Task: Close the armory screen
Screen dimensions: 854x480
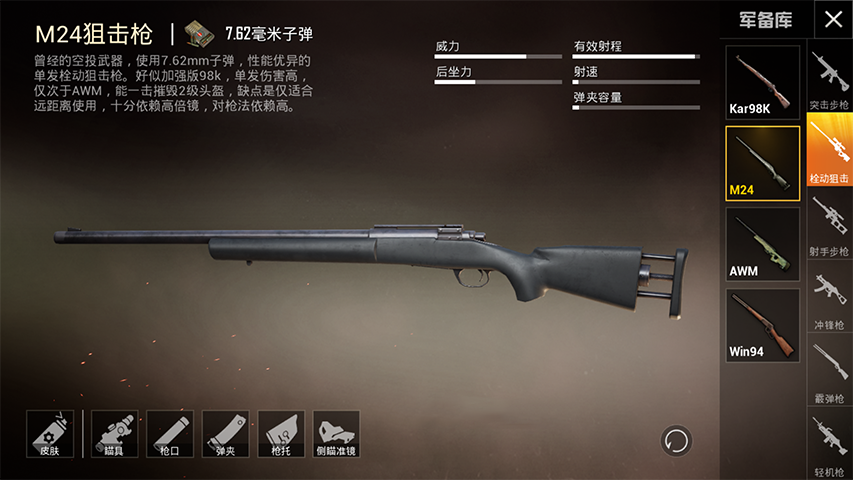Action: coord(832,19)
